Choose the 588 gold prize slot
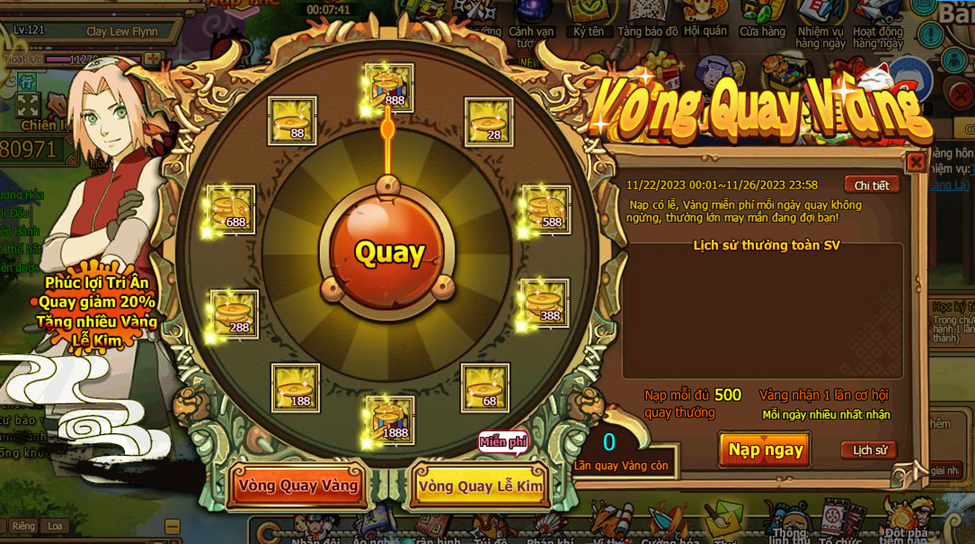 point(546,210)
